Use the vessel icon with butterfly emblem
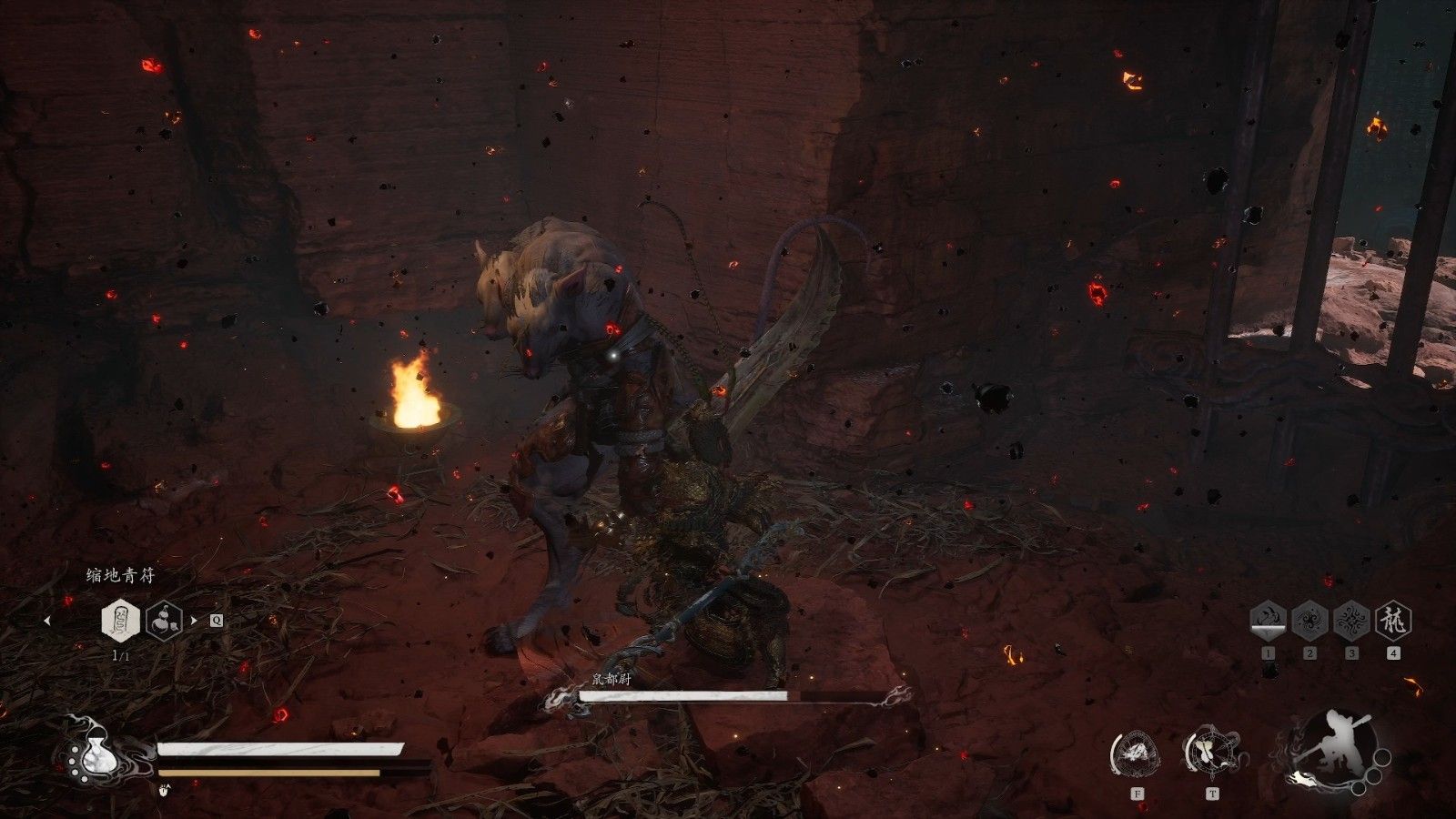The width and height of the screenshot is (1456, 819). (1211, 753)
